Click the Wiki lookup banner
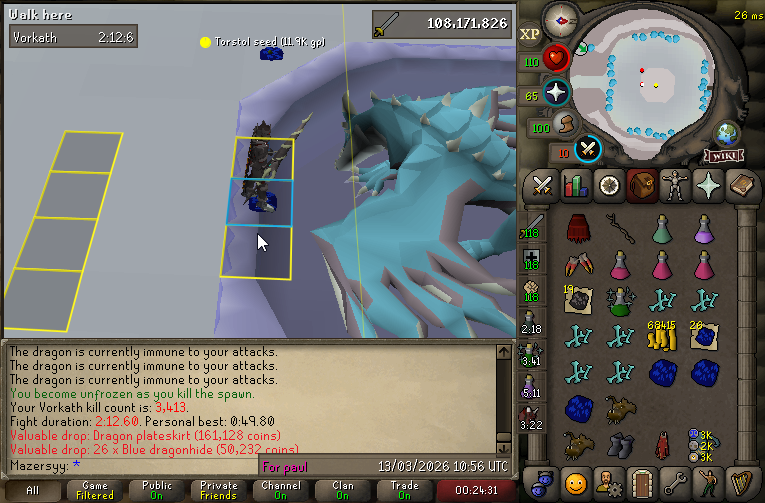This screenshot has width=765, height=503. point(726,155)
